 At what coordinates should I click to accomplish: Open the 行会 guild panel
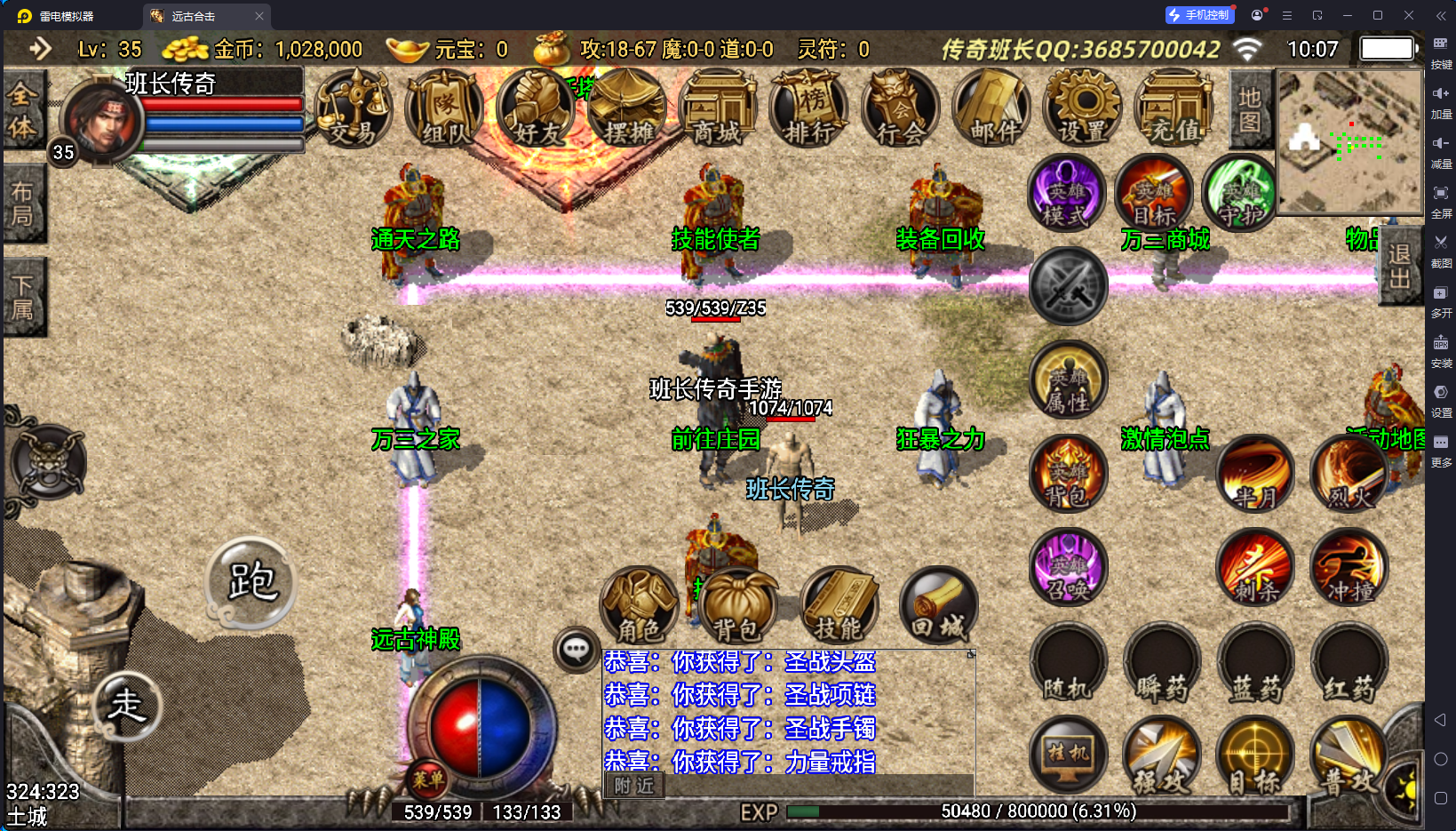(x=901, y=109)
